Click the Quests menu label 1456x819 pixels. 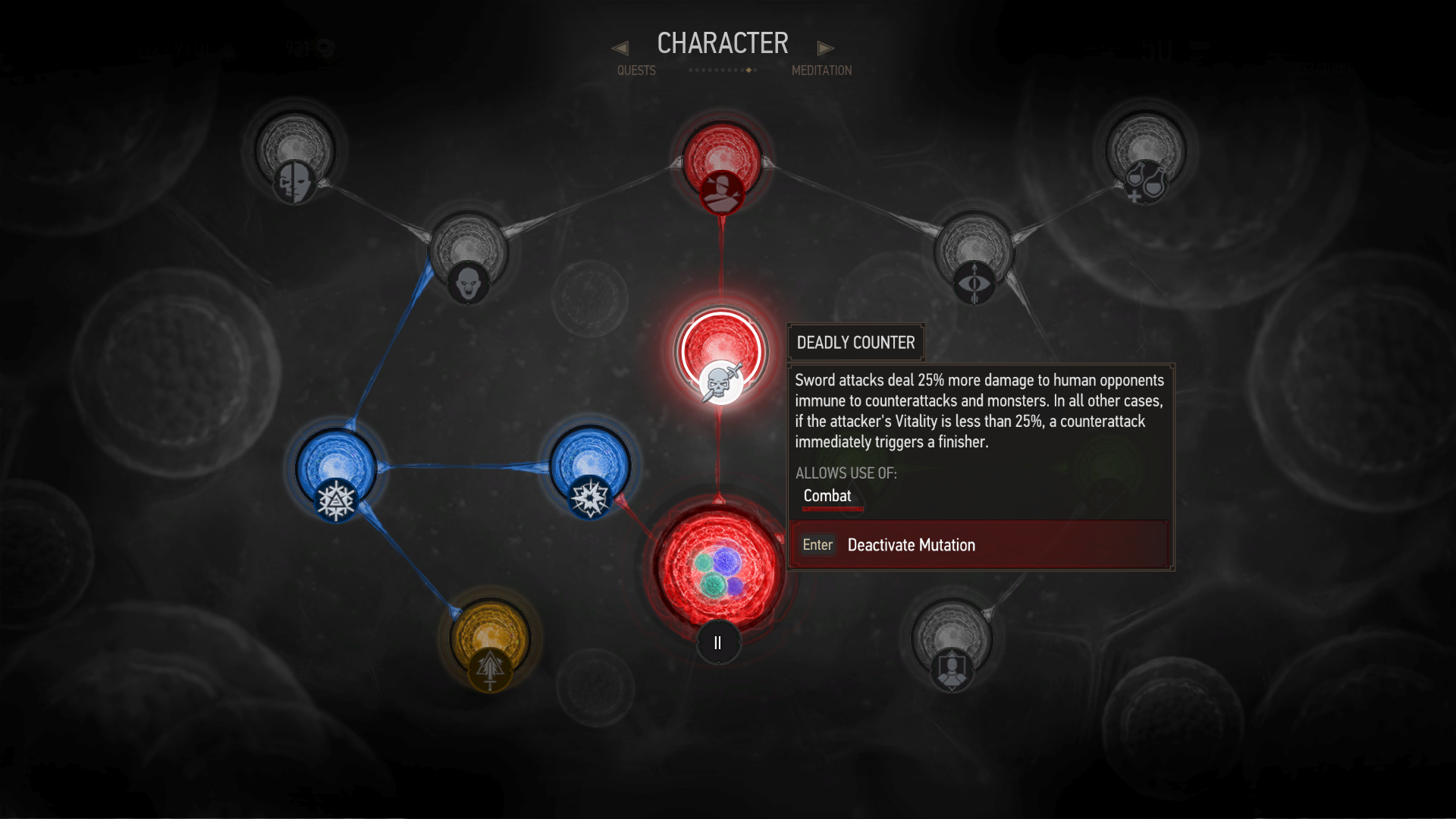coord(636,71)
